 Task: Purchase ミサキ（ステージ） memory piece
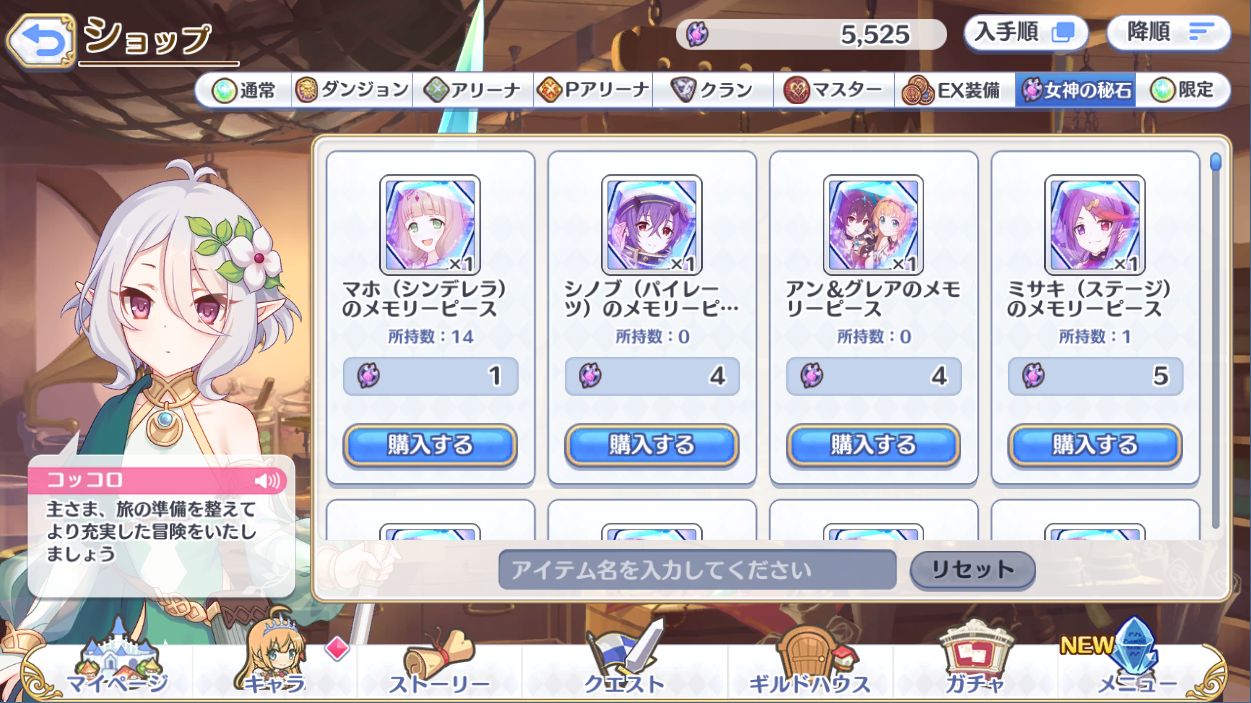1095,445
